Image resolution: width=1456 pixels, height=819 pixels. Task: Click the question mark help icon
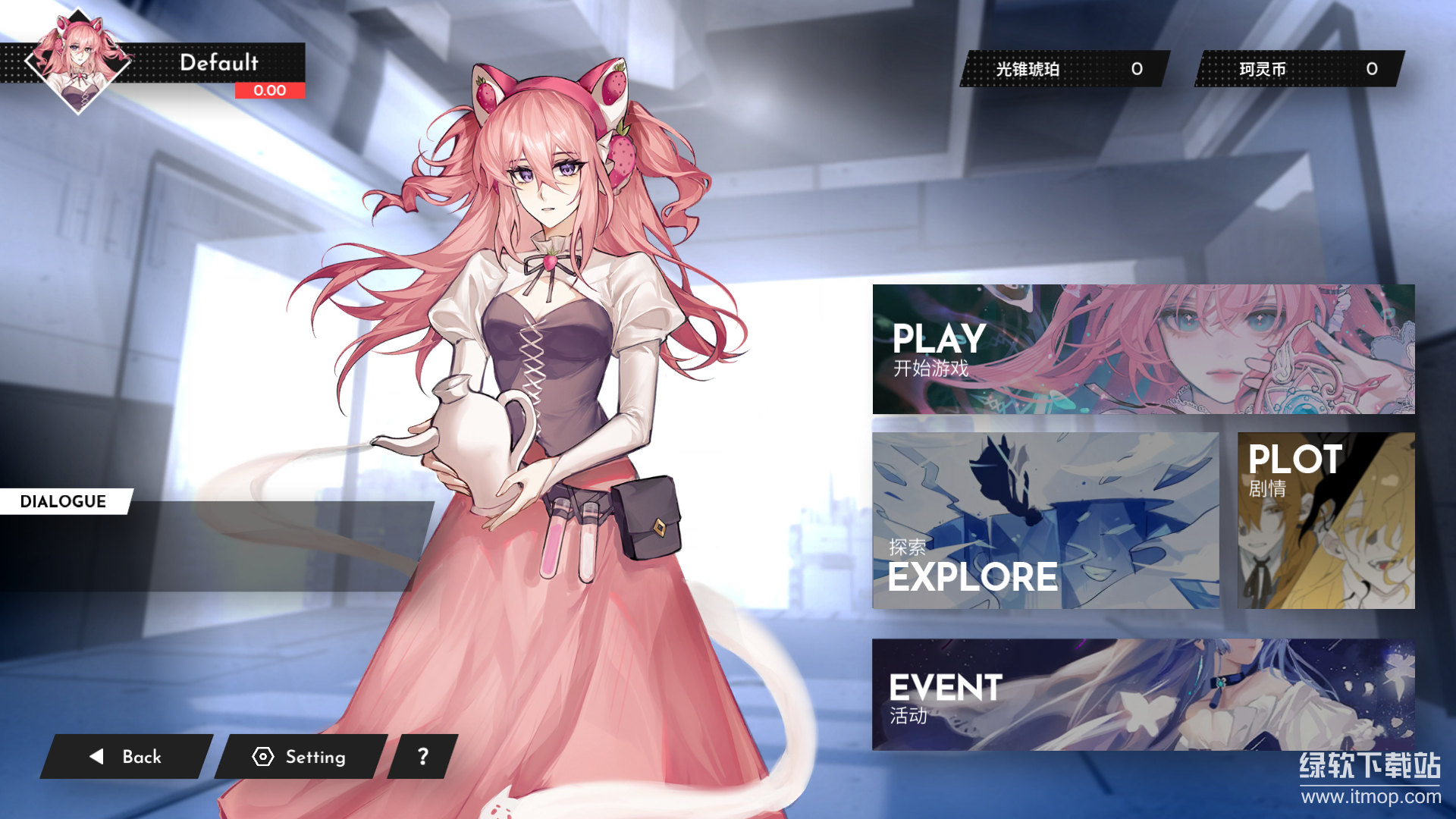tap(422, 756)
